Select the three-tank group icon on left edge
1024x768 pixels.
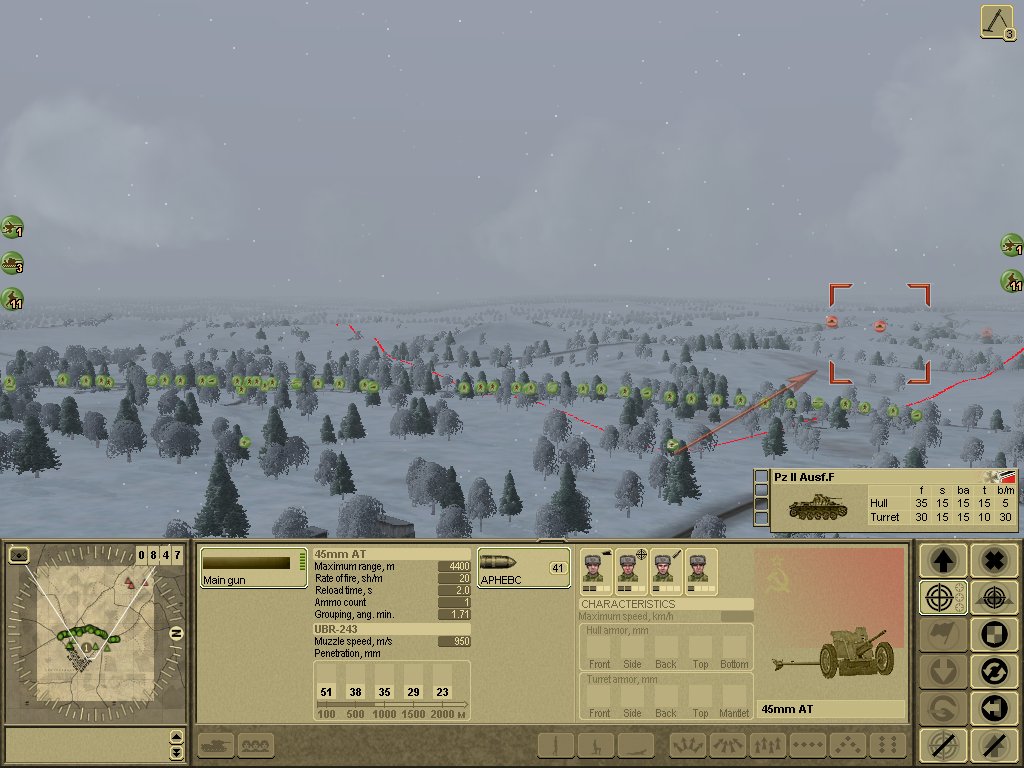[x=12, y=264]
